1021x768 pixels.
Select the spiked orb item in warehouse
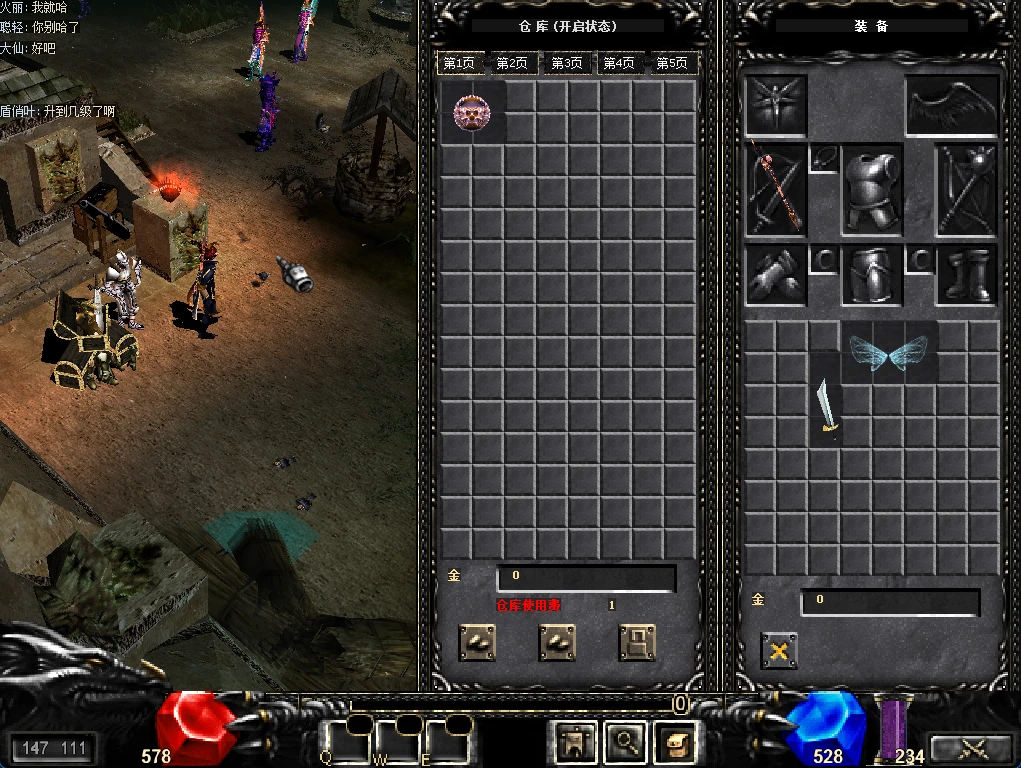473,112
